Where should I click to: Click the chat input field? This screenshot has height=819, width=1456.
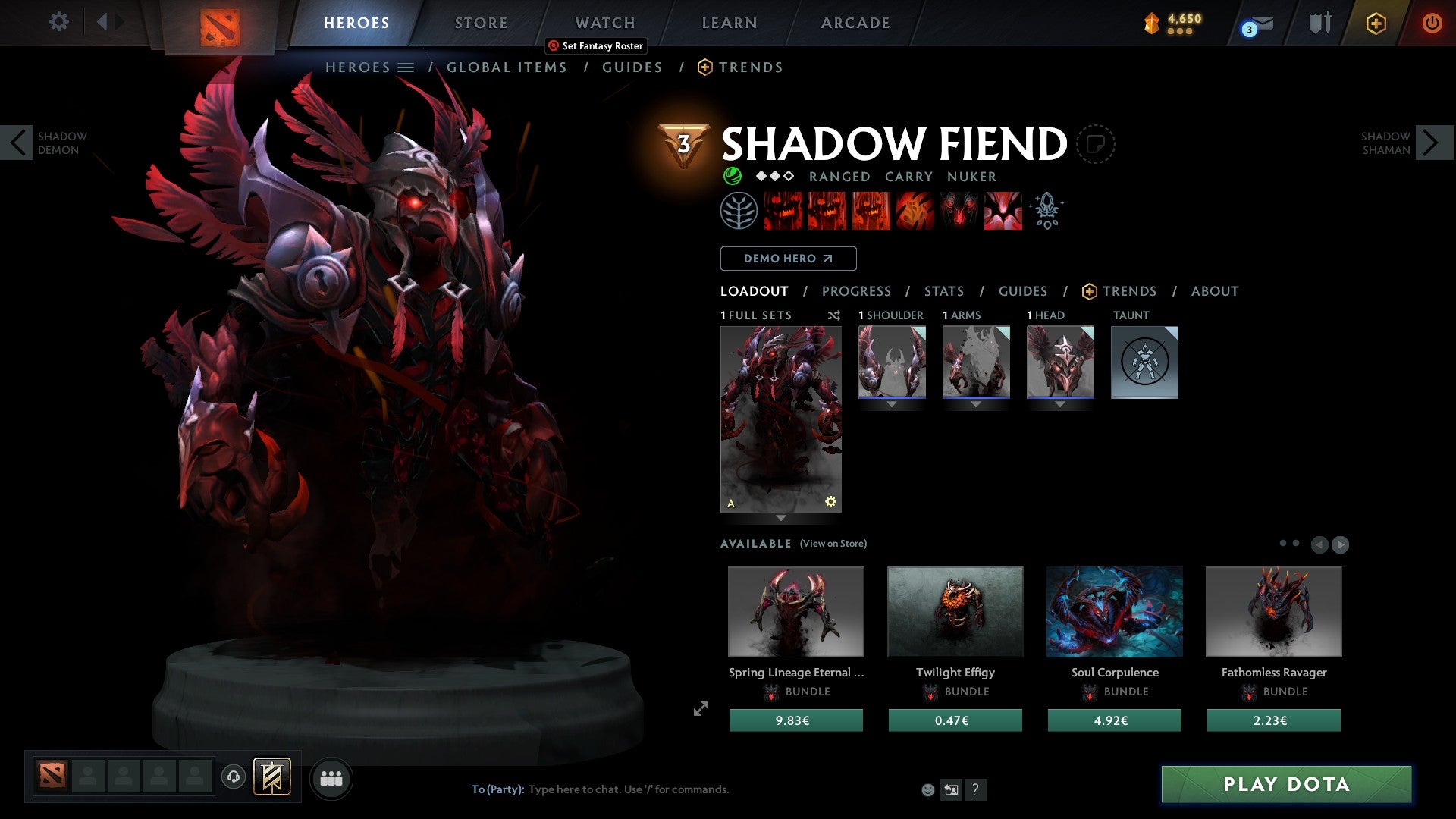629,789
